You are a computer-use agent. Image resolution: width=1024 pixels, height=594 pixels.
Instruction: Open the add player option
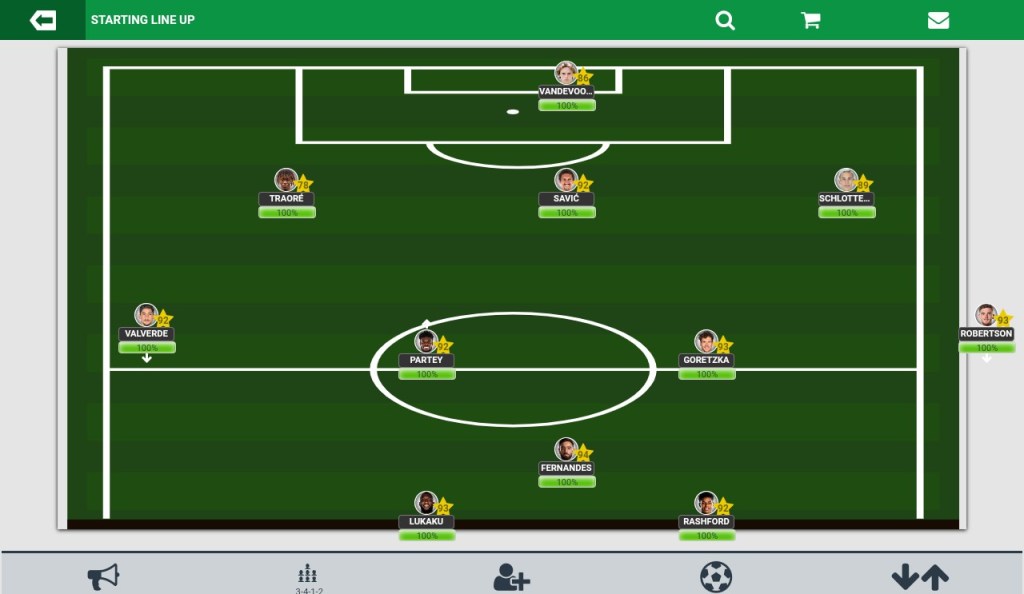(x=511, y=577)
